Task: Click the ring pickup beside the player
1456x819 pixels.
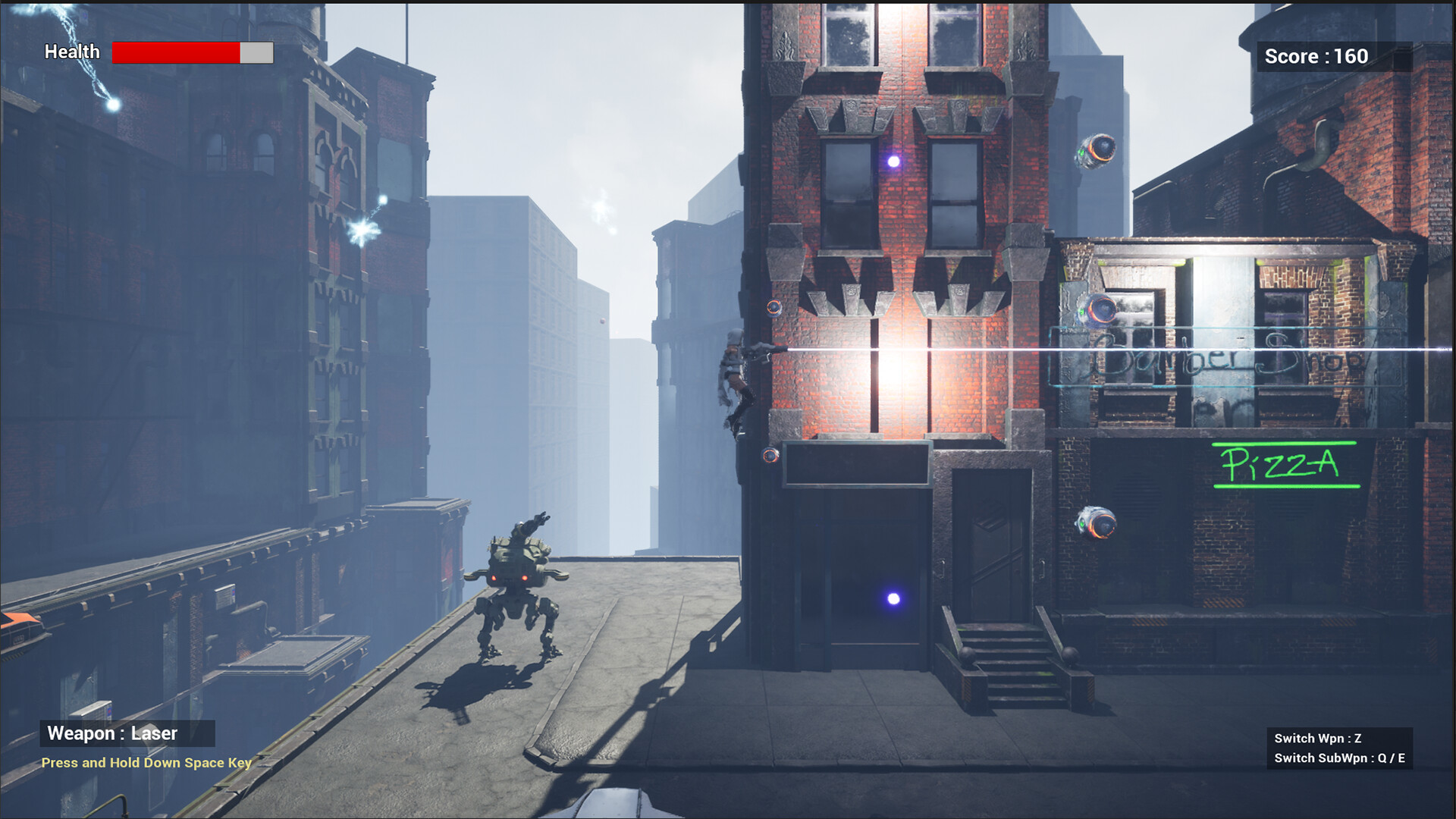Action: tap(774, 306)
